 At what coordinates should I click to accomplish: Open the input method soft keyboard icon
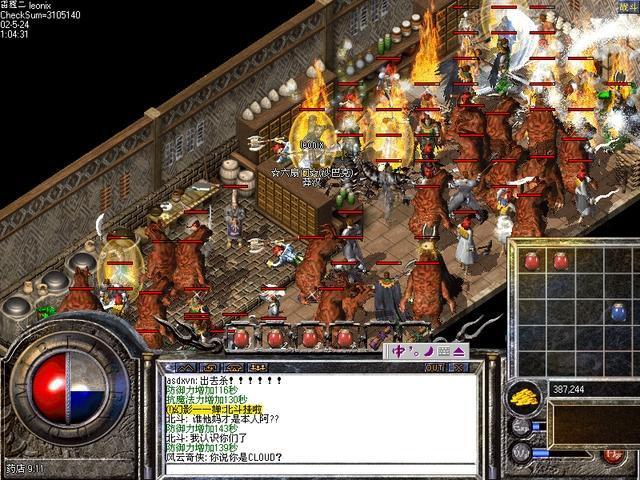(443, 351)
